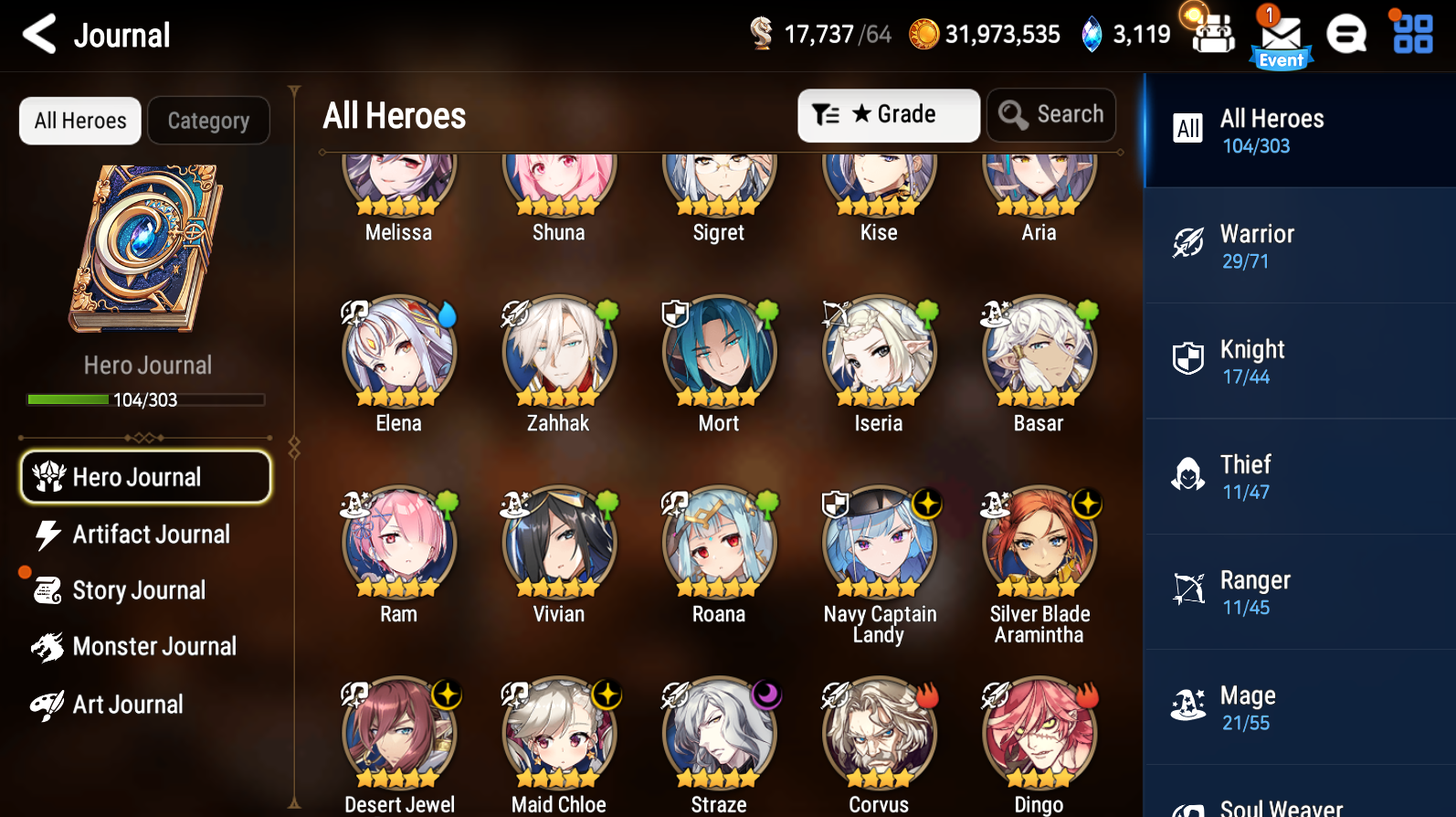Go back using the Journal back arrow
Screen dimensions: 1456x817
coord(37,34)
